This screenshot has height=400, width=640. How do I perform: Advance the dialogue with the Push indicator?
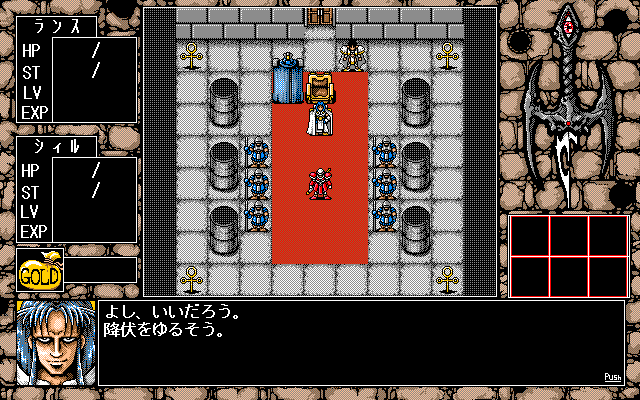[613, 377]
